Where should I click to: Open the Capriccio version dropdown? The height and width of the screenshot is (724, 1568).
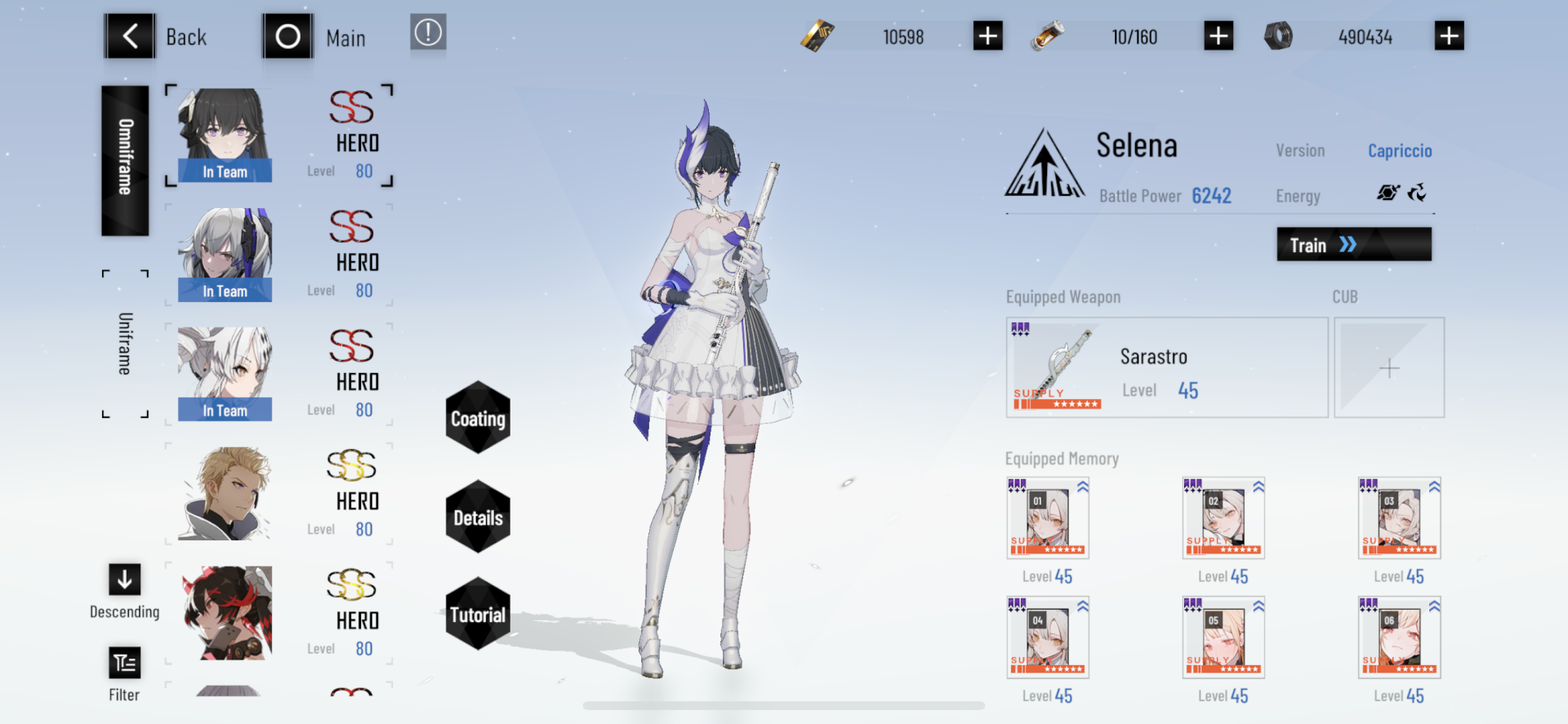[x=1400, y=150]
